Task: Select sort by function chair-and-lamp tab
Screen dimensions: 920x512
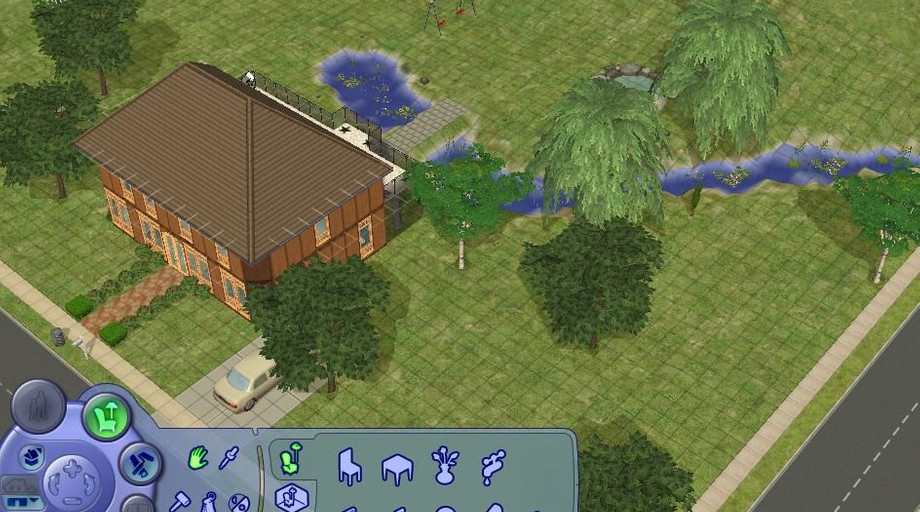Action: 290,458
